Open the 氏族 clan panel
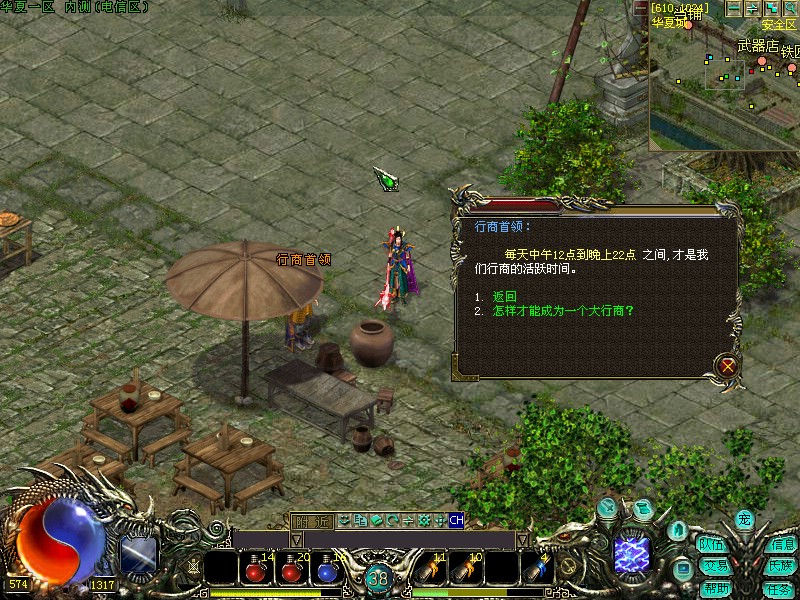The width and height of the screenshot is (800, 600). coord(782,566)
